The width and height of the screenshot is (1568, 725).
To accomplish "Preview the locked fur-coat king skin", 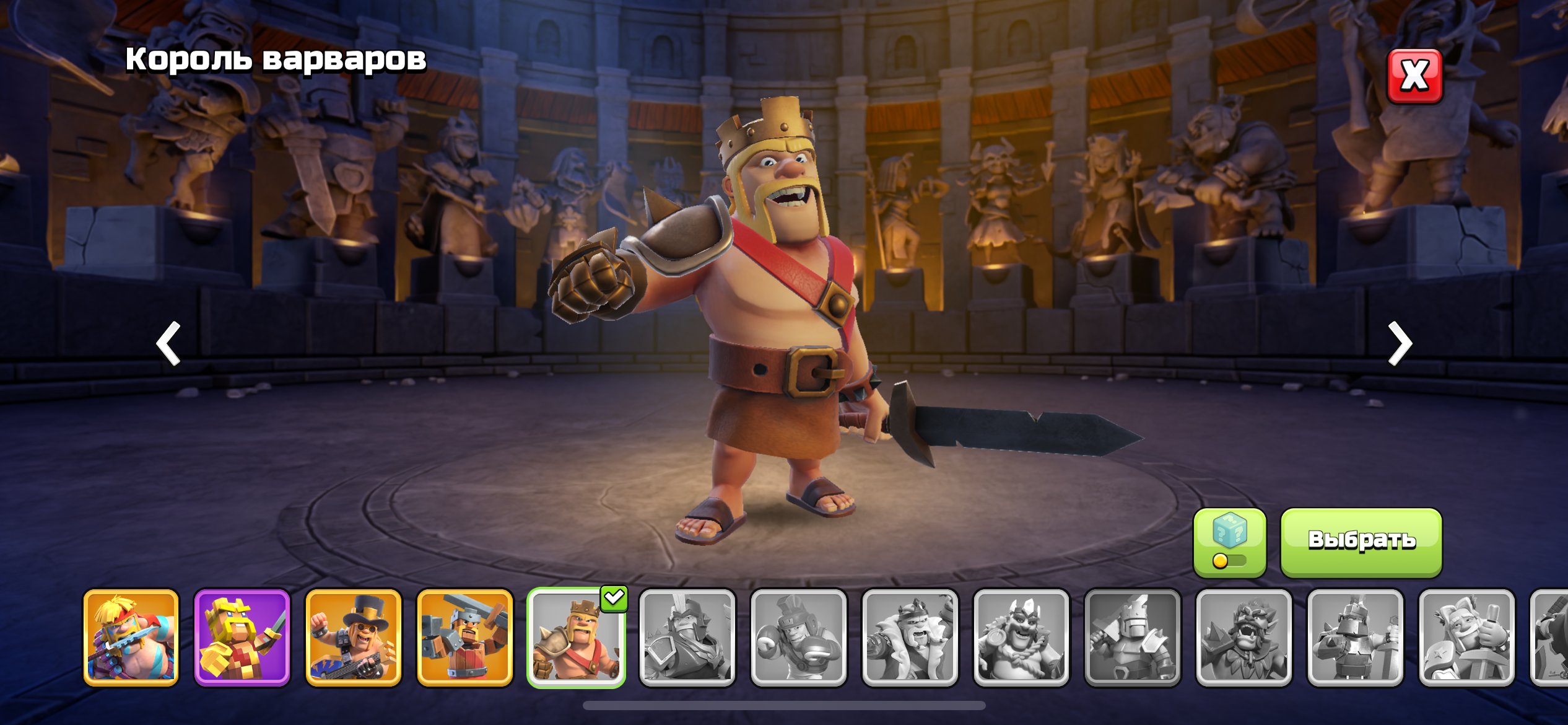I will 910,638.
